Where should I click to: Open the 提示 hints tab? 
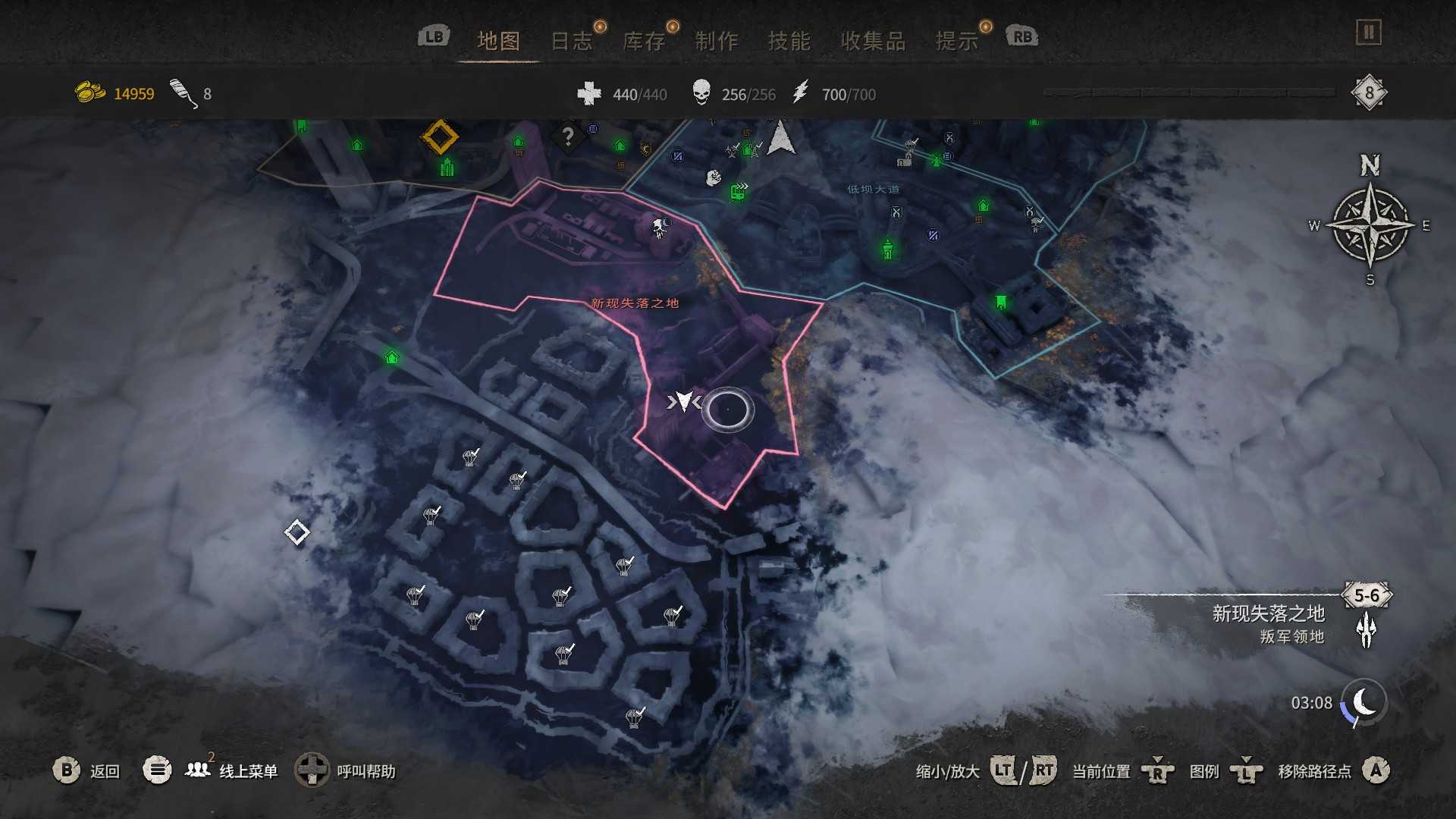957,40
